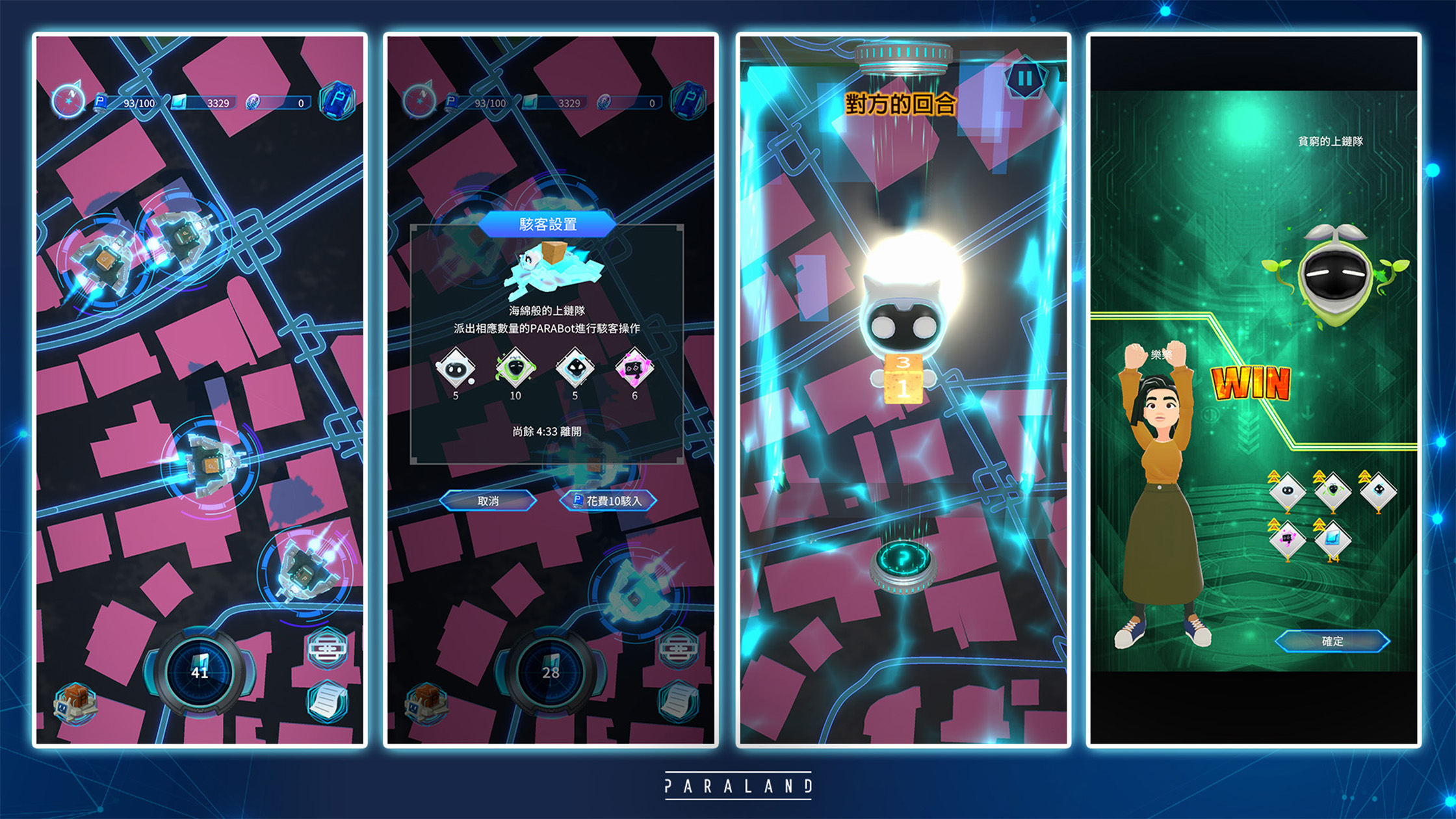
Task: Select the white round-eyed PARABot costing 5
Action: (x=455, y=369)
